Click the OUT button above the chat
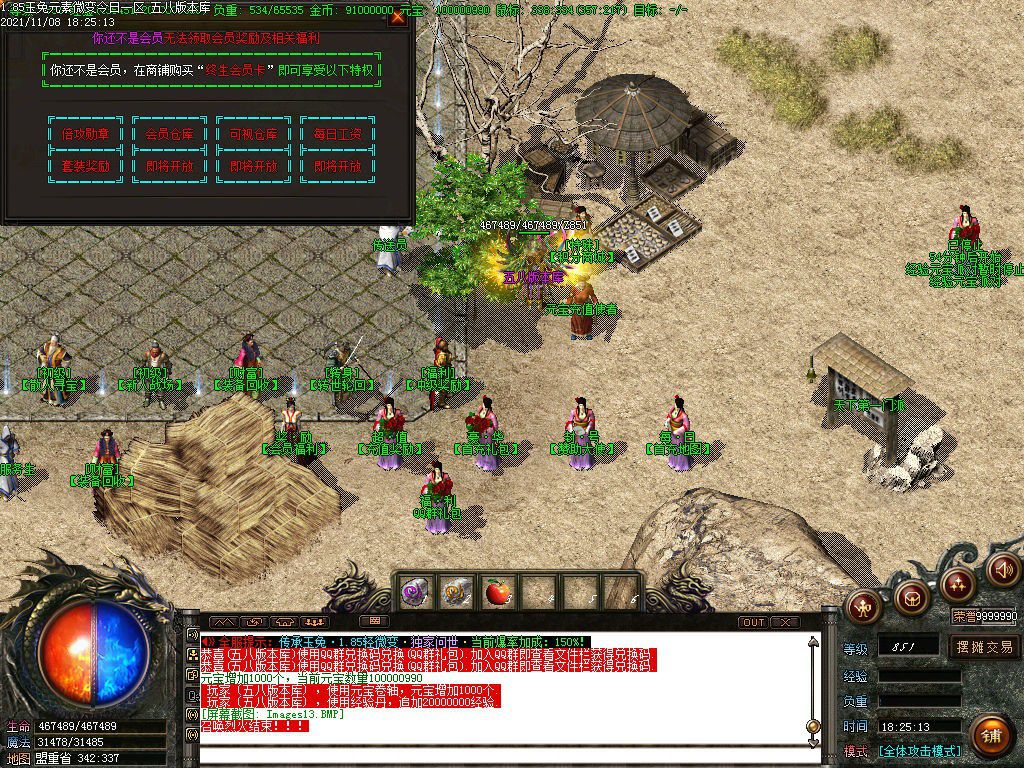The width and height of the screenshot is (1024, 768). coord(753,622)
